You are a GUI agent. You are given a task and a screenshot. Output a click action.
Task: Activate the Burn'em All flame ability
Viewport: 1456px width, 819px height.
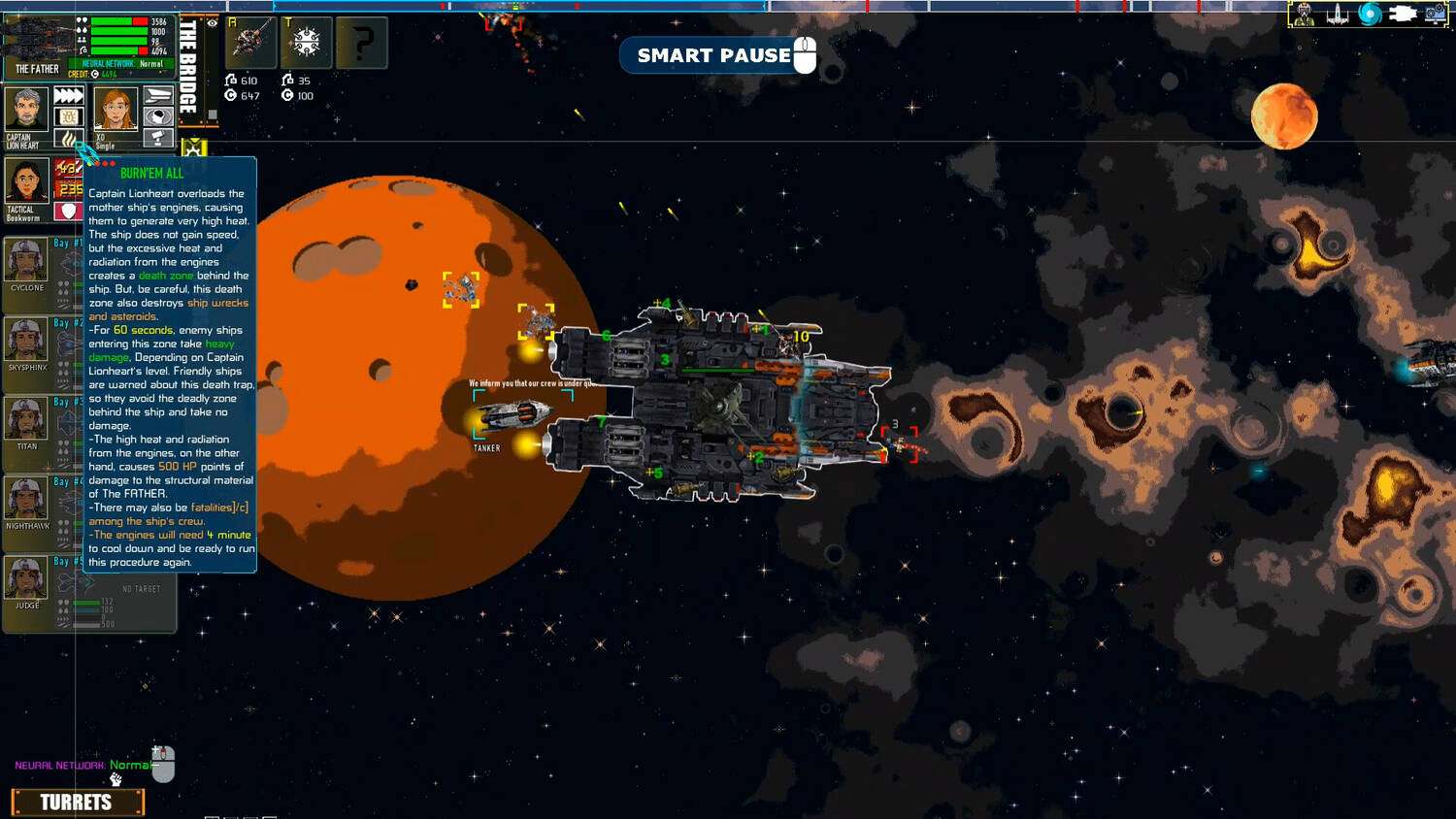point(68,139)
